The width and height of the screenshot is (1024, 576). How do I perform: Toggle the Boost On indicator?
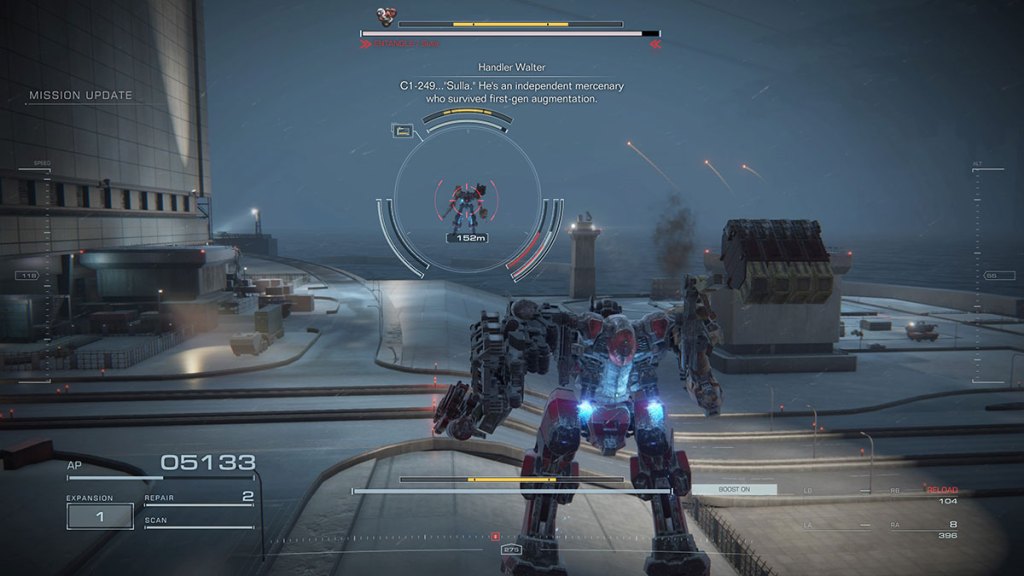click(x=733, y=489)
